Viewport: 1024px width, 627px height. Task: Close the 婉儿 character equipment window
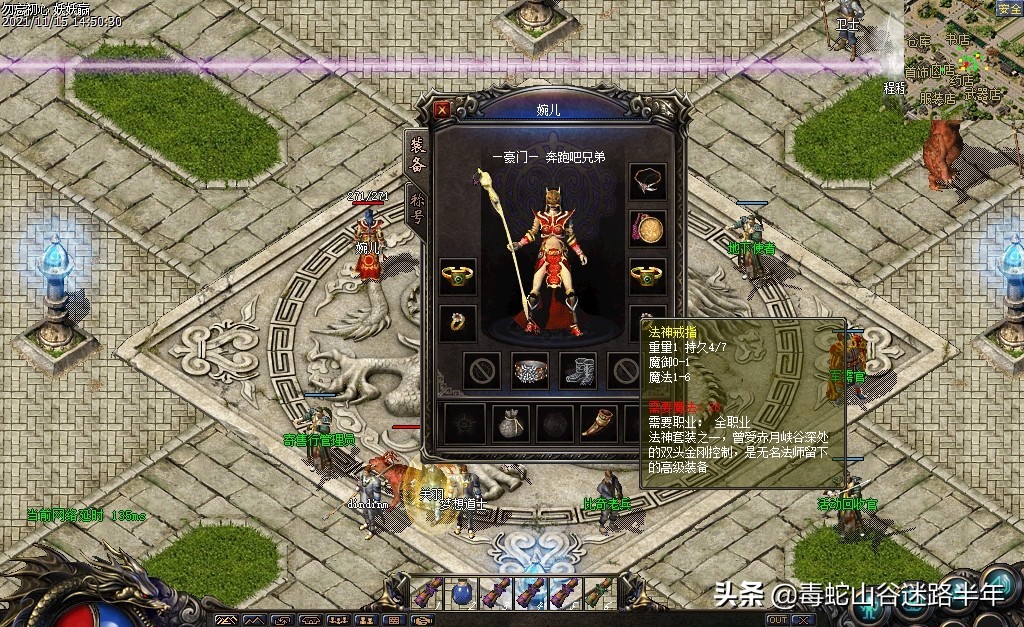pyautogui.click(x=443, y=109)
